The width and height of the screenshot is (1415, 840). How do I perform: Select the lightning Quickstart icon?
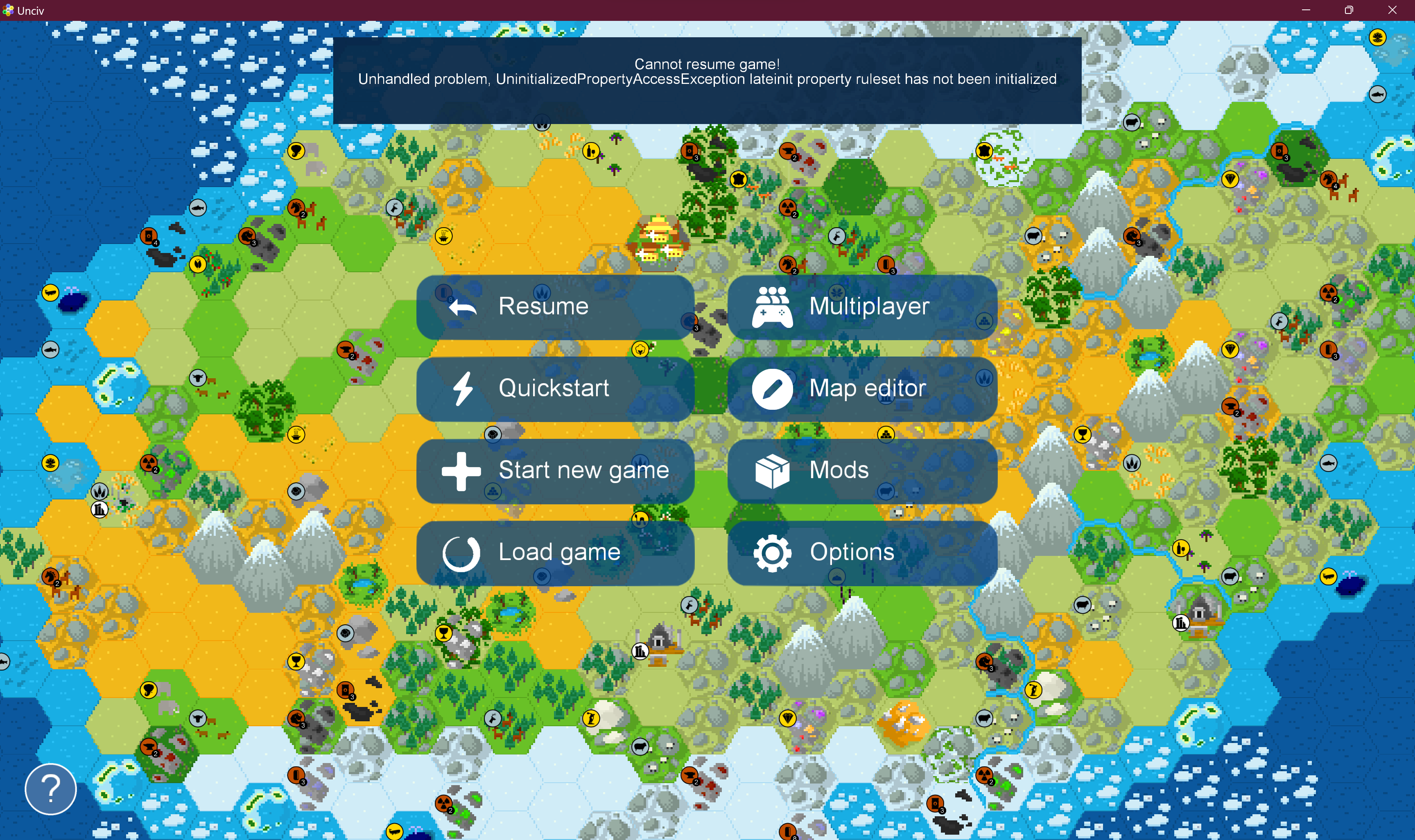(x=462, y=388)
